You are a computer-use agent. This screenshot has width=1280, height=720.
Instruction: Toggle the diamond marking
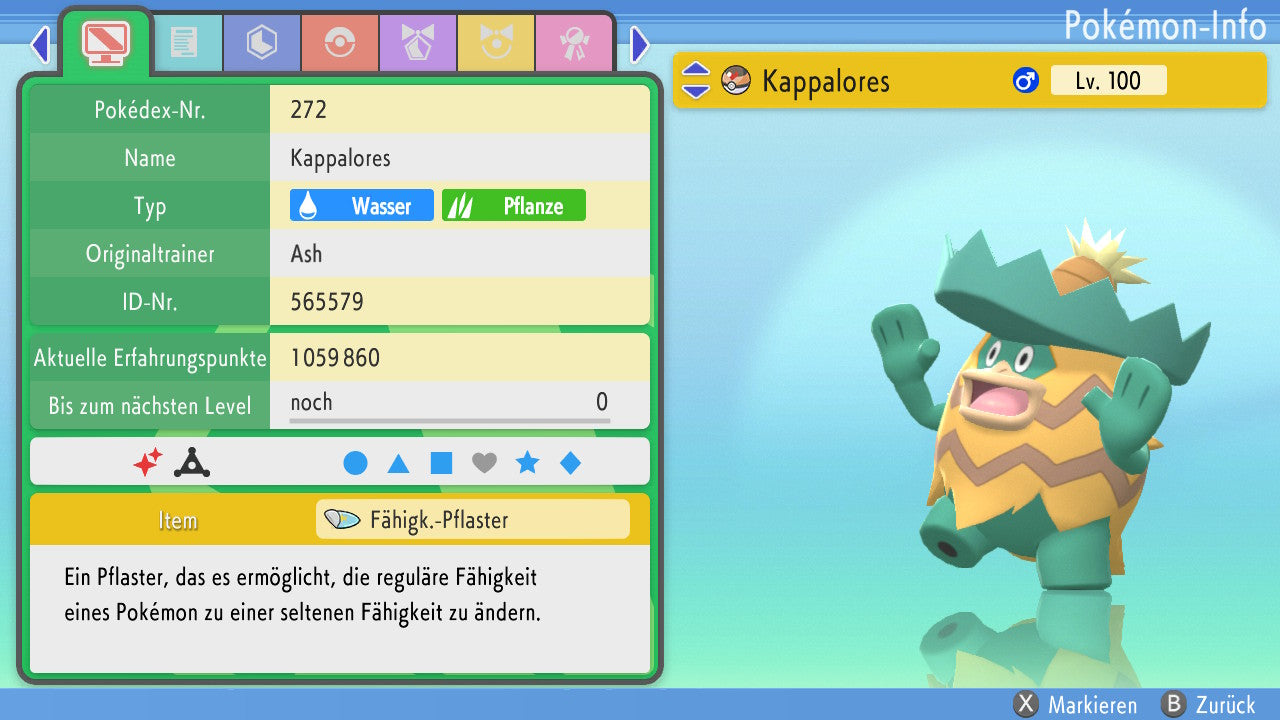570,463
